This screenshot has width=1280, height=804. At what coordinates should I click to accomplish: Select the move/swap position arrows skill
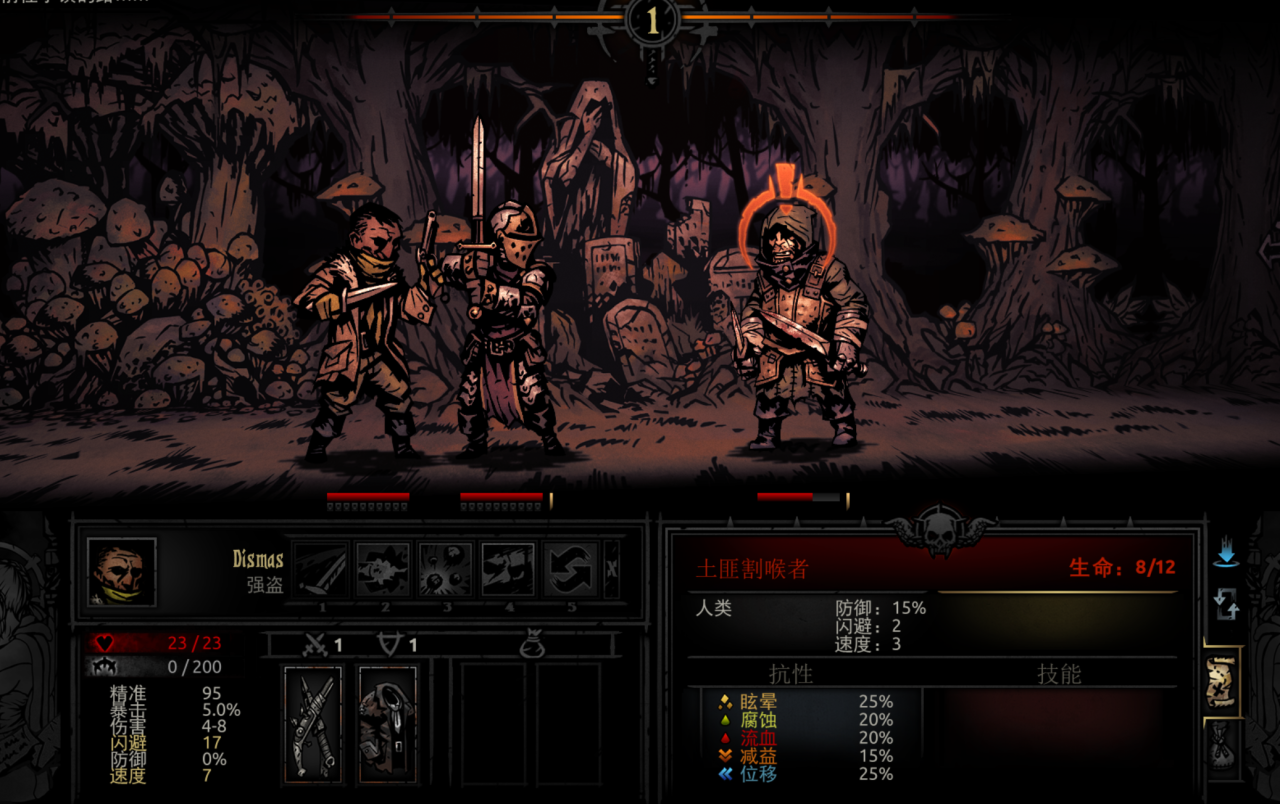(x=571, y=570)
